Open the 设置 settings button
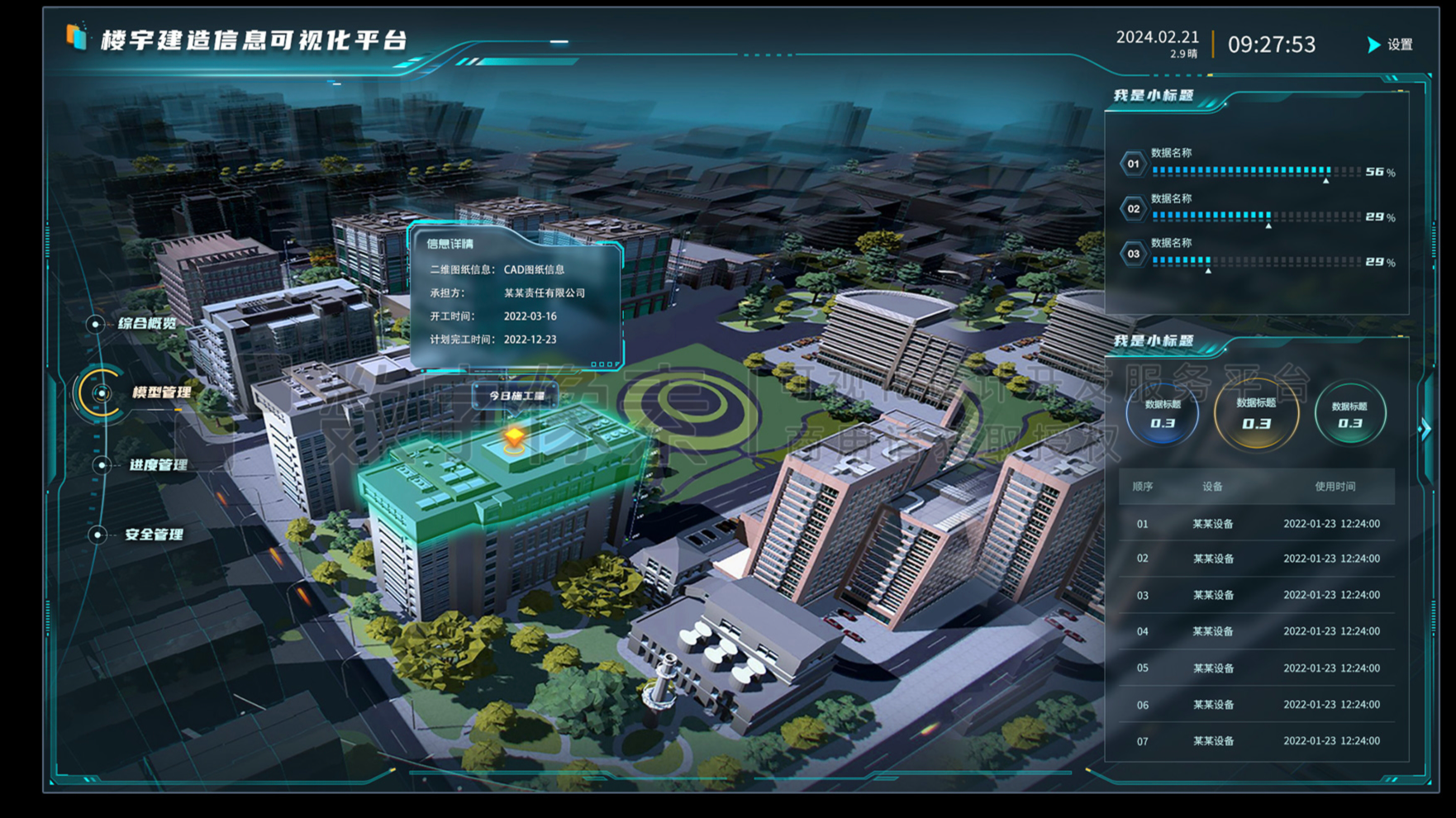Image resolution: width=1456 pixels, height=818 pixels. coord(1392,45)
